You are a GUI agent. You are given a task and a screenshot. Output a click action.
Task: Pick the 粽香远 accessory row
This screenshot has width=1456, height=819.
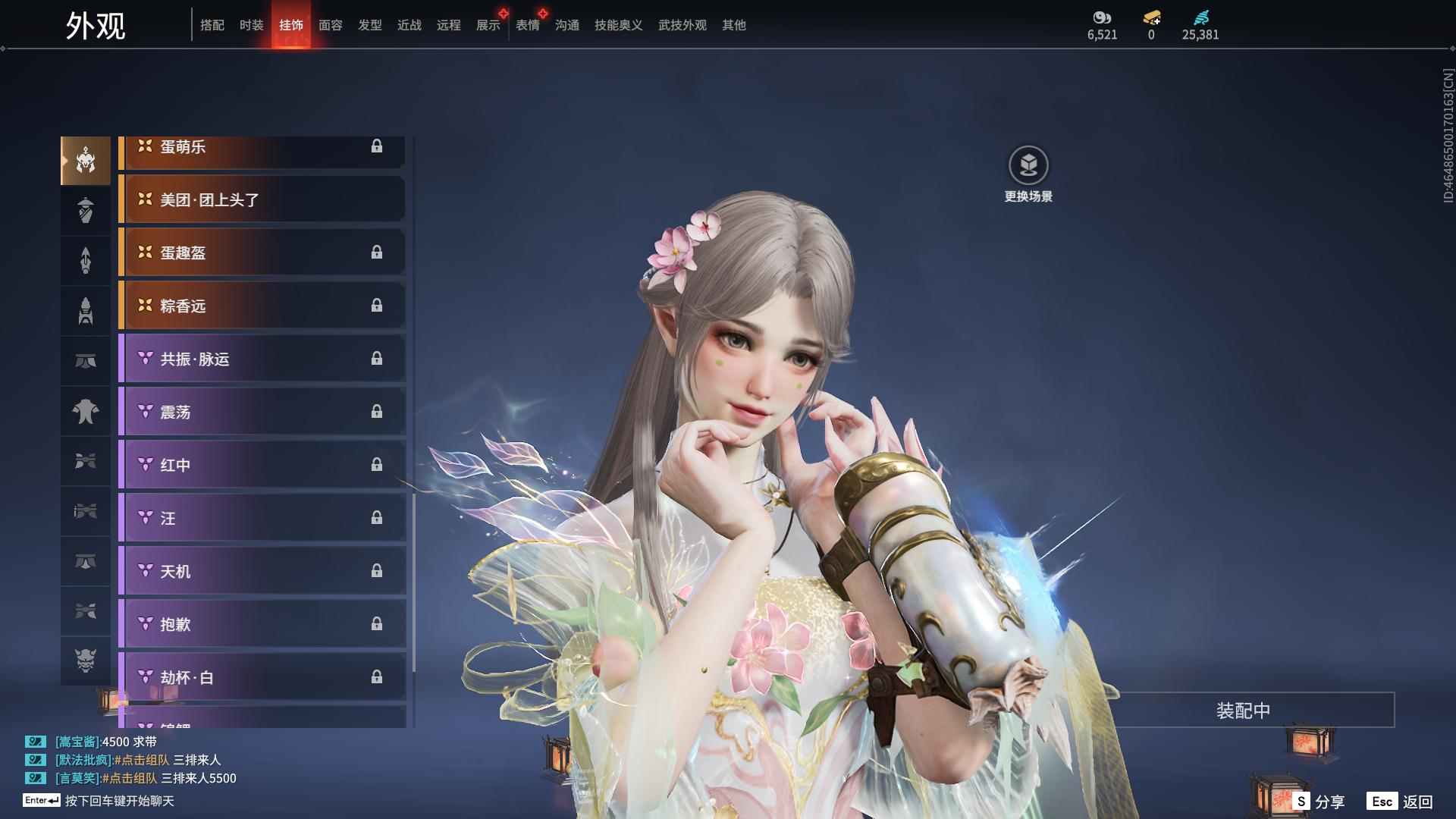(262, 306)
